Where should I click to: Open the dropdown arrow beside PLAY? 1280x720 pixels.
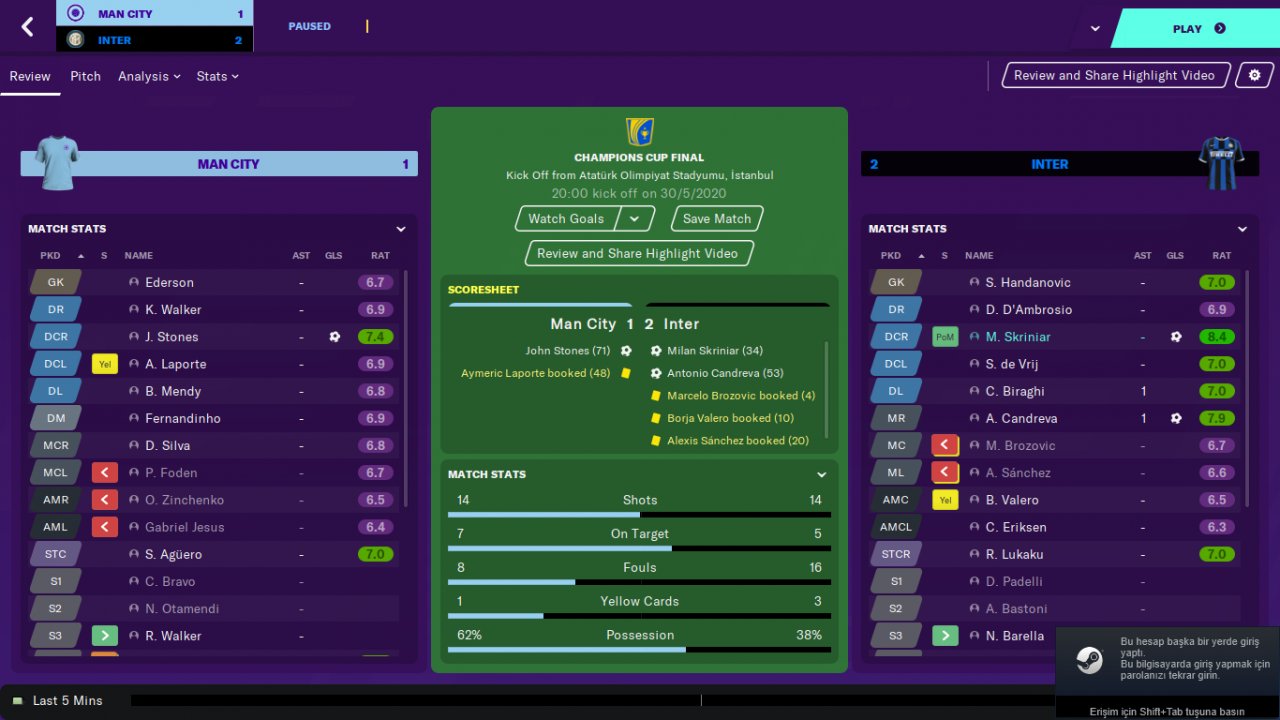click(1095, 29)
